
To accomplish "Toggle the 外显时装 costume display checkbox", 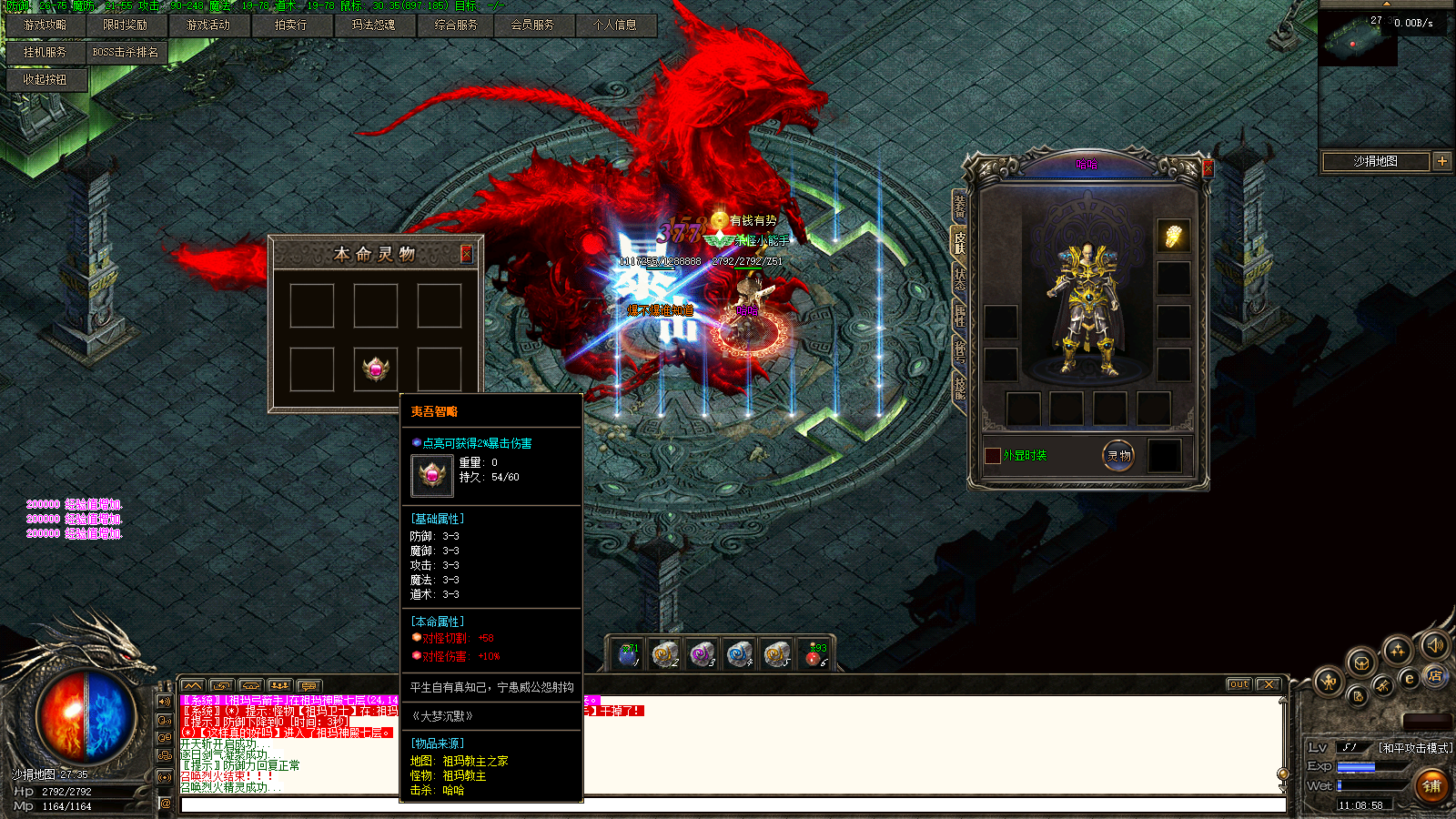I will click(x=993, y=456).
